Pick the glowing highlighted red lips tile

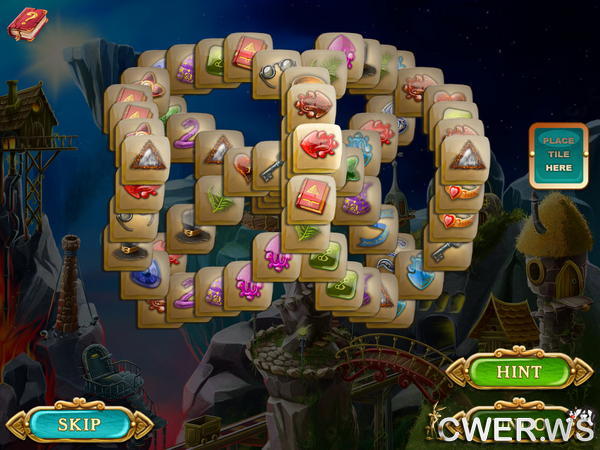[320, 146]
